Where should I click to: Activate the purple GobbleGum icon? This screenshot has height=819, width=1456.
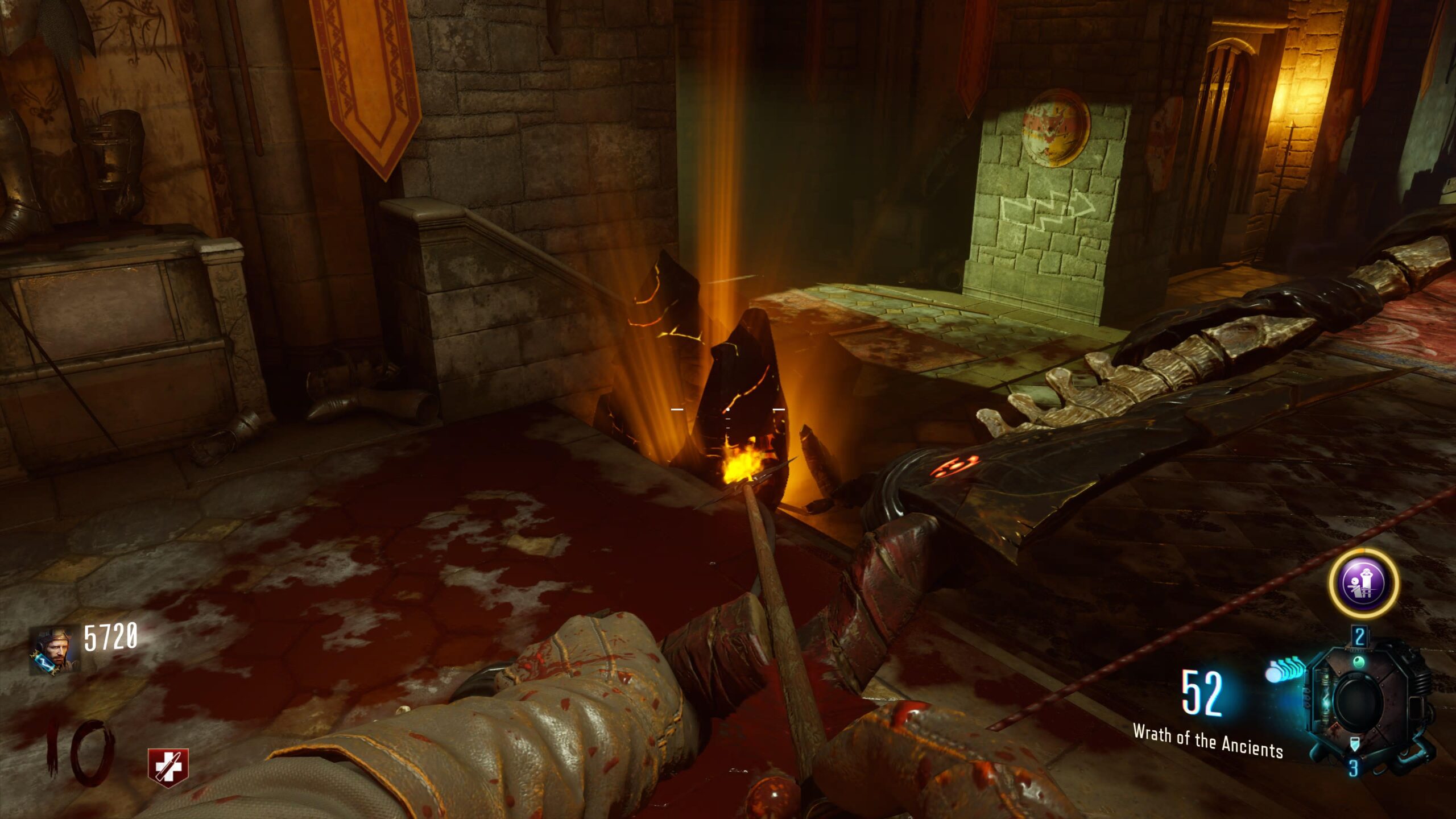1364,584
